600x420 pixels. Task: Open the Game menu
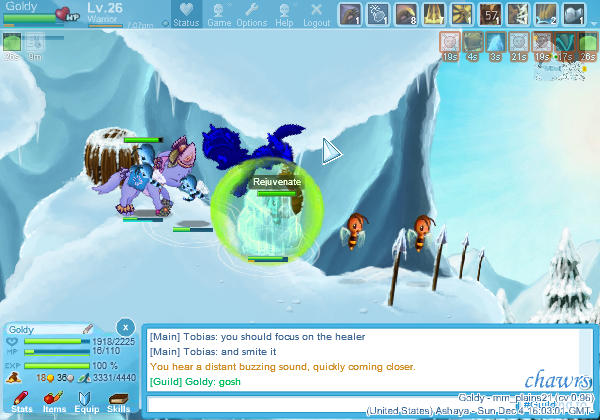tap(219, 15)
